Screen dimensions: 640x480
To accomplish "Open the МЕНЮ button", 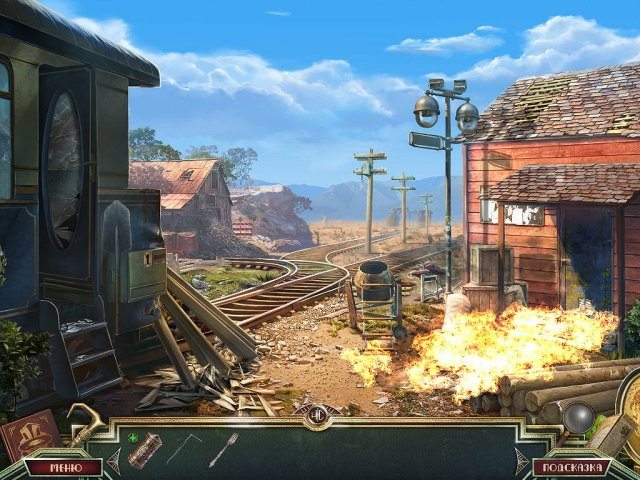I will point(64,467).
